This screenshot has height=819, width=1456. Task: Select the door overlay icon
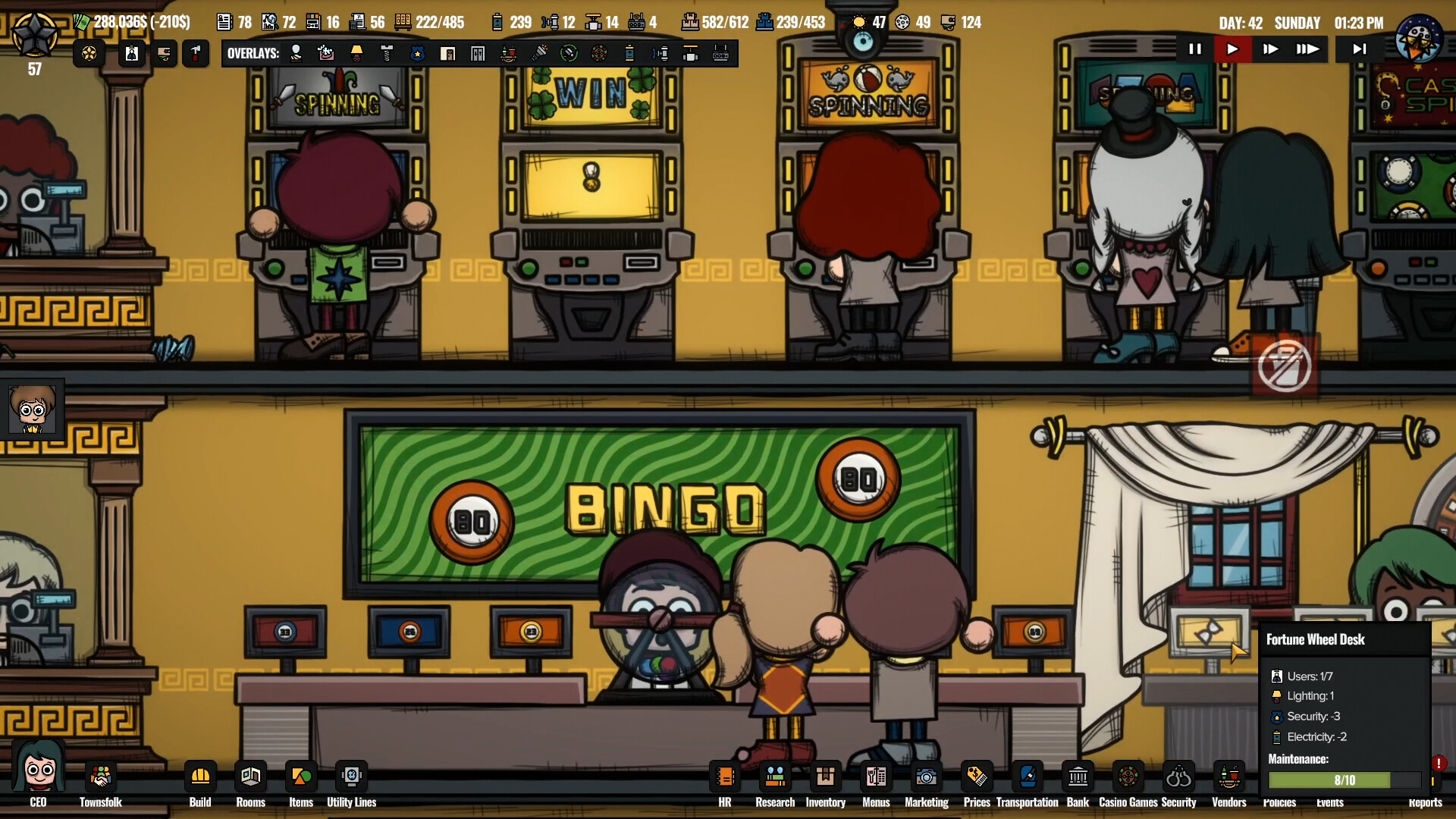click(448, 53)
